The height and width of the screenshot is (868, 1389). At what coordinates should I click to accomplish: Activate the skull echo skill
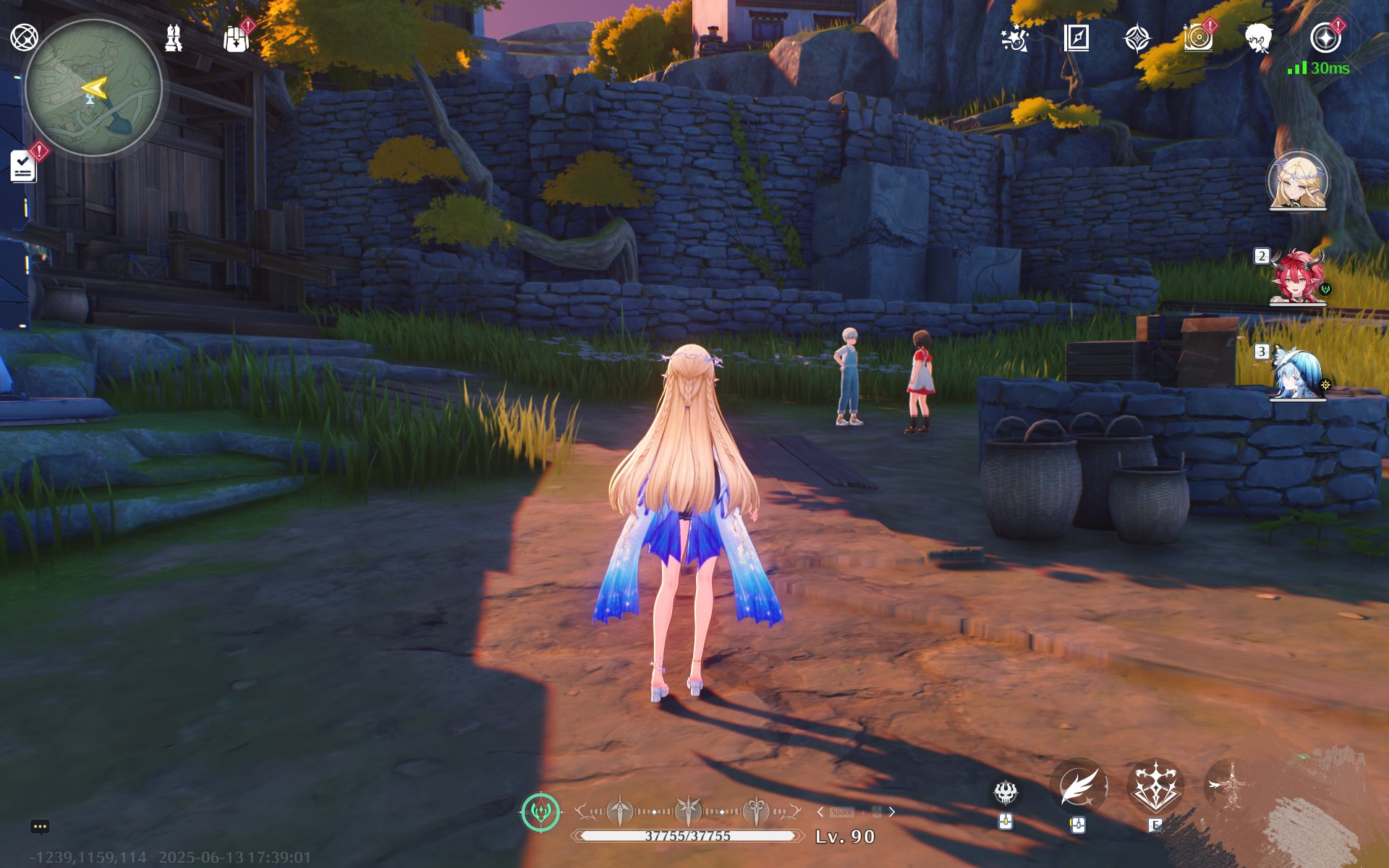(x=1006, y=793)
